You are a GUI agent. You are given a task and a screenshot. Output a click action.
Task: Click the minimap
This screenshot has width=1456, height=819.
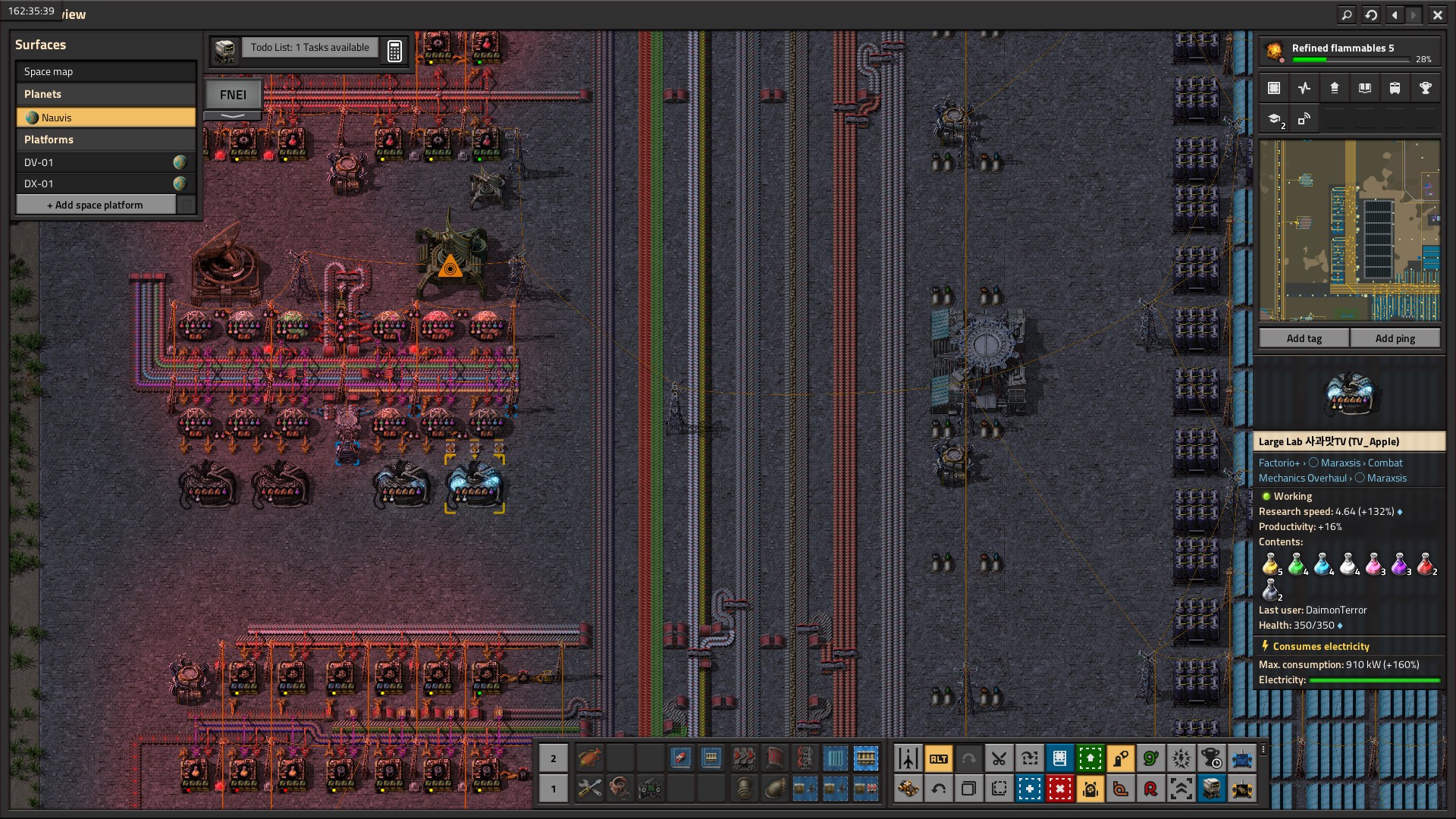point(1349,231)
